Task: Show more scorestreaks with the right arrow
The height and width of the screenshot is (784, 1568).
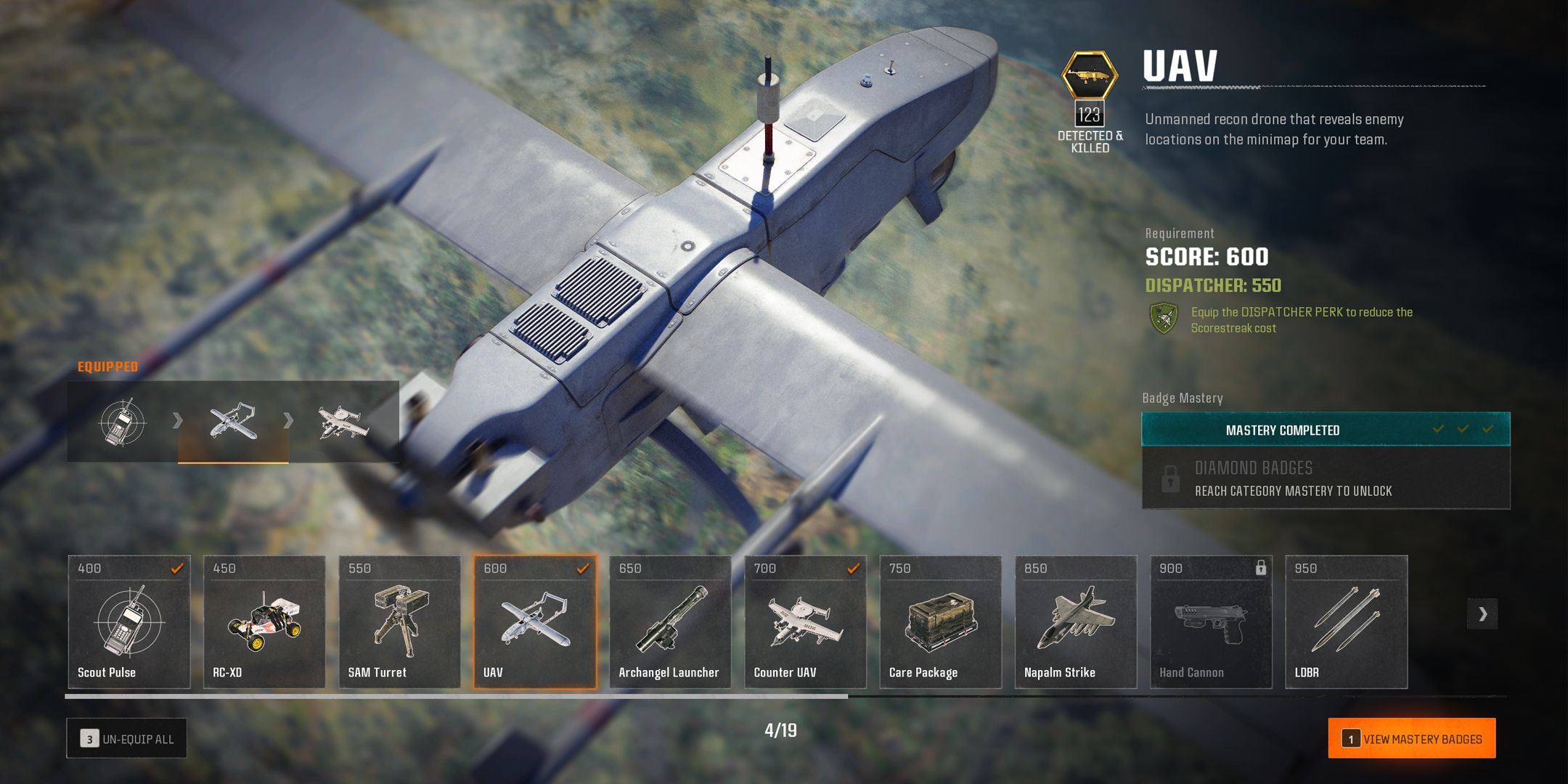Action: [x=1482, y=614]
